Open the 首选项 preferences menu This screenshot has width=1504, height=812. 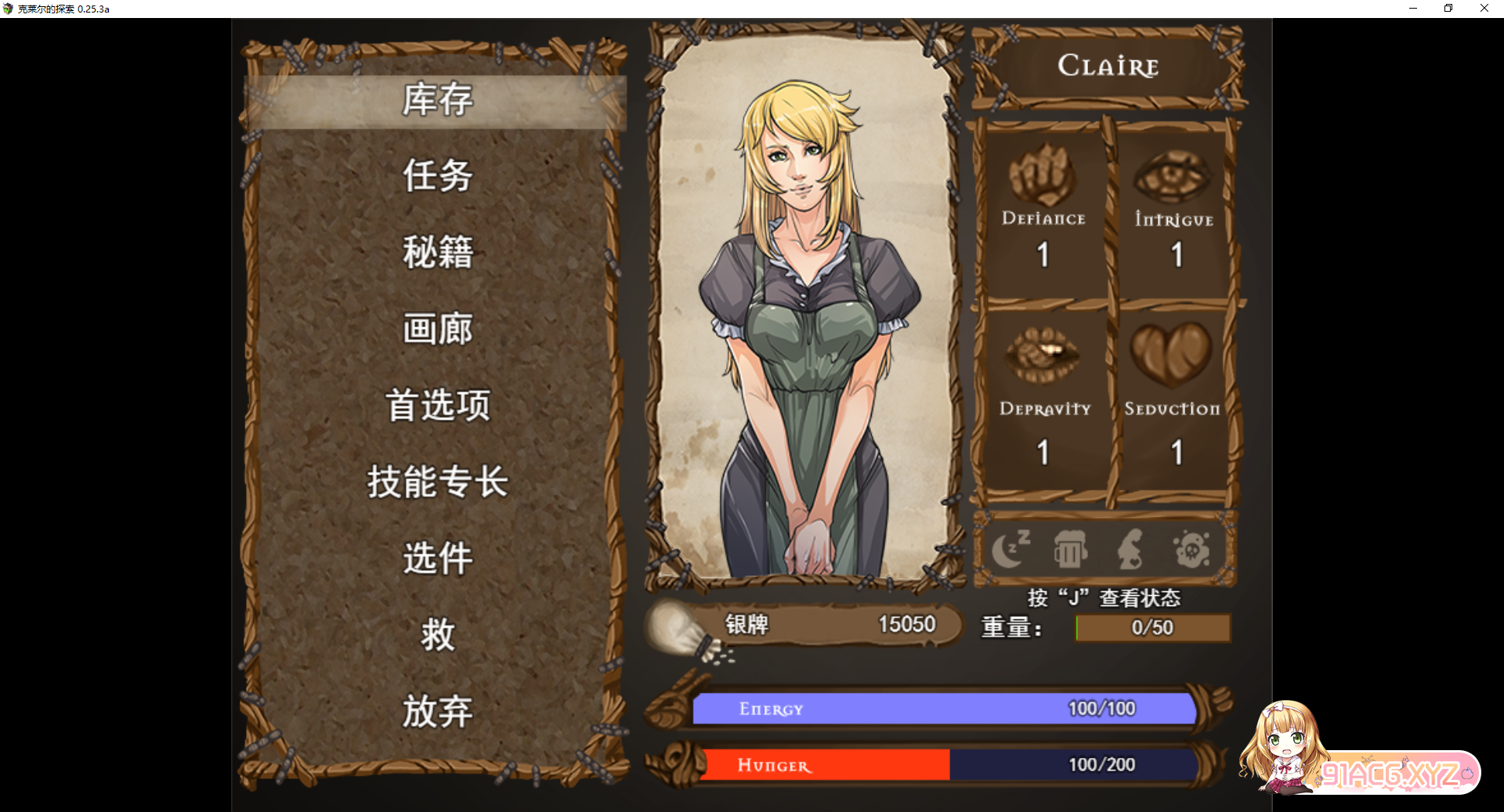click(437, 406)
